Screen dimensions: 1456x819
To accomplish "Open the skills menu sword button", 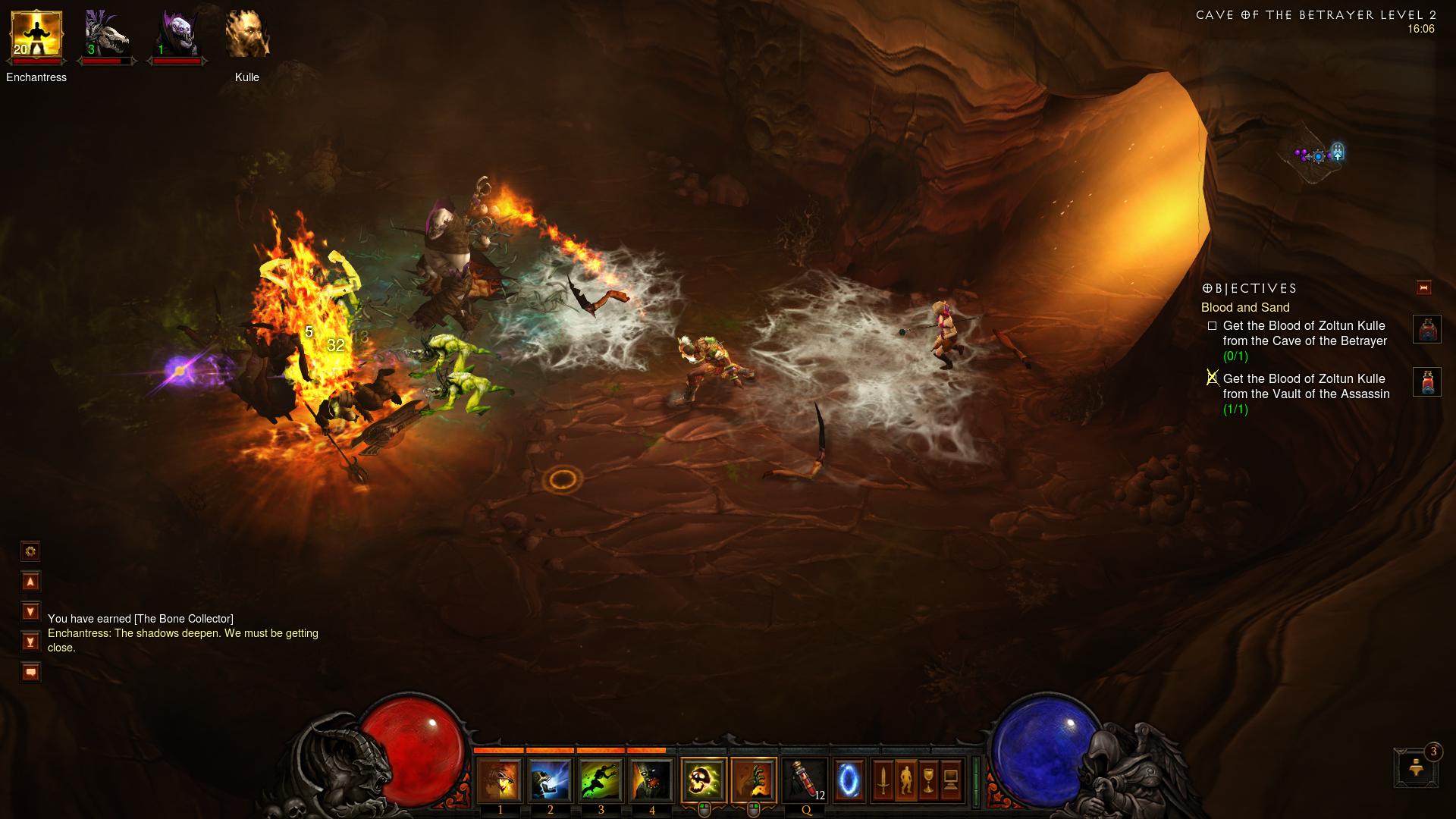I will [883, 780].
